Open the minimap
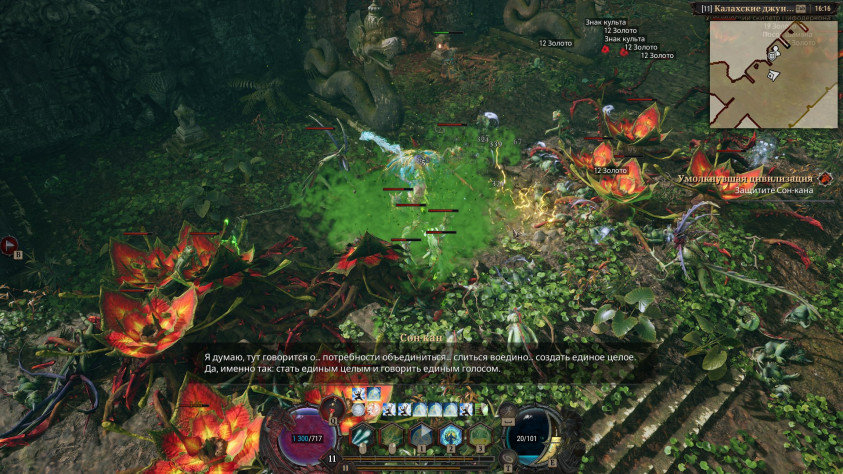This screenshot has width=843, height=474. tap(773, 72)
